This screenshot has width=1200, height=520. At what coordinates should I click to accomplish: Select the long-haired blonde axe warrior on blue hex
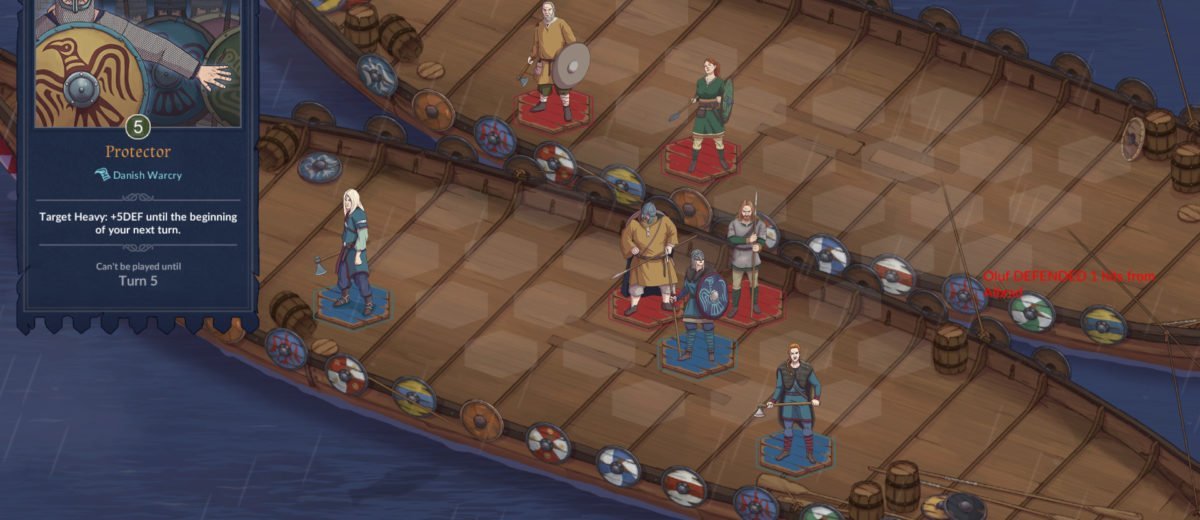pos(353,250)
